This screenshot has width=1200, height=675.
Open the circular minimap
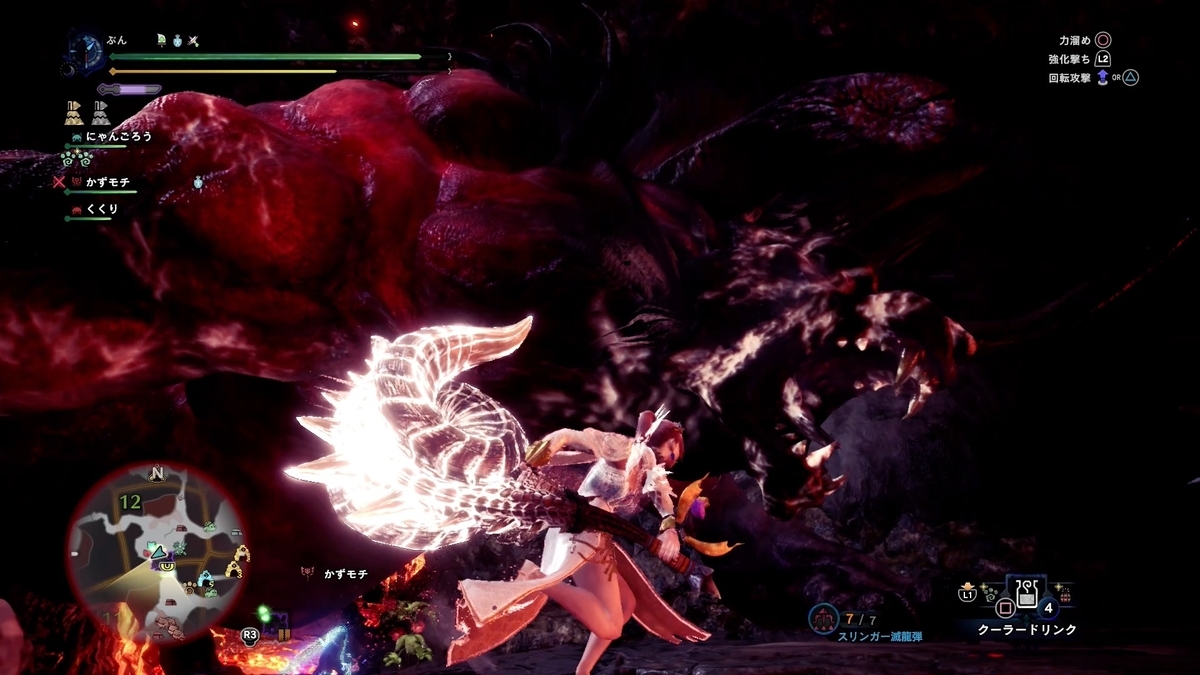pyautogui.click(x=157, y=552)
